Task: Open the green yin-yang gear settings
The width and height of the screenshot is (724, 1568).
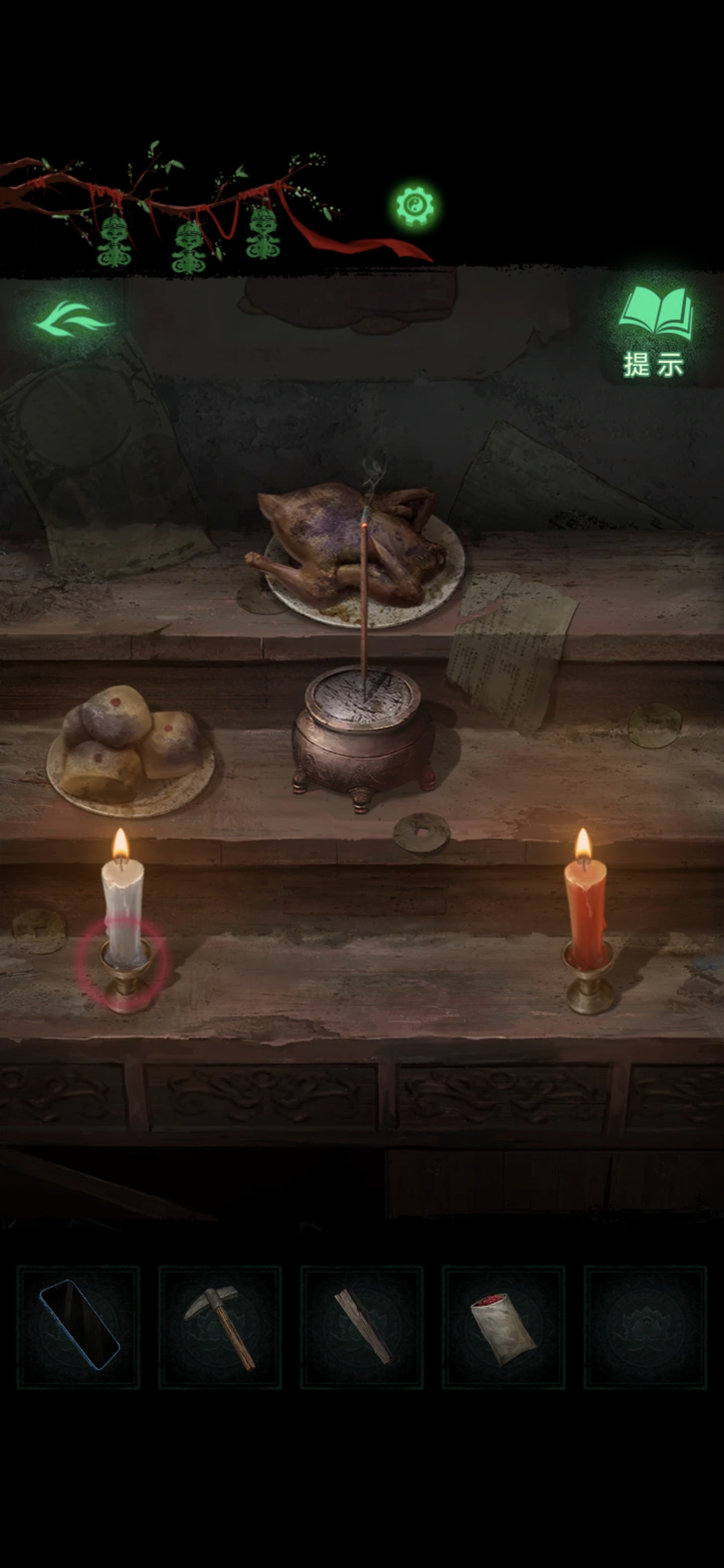Action: (414, 205)
